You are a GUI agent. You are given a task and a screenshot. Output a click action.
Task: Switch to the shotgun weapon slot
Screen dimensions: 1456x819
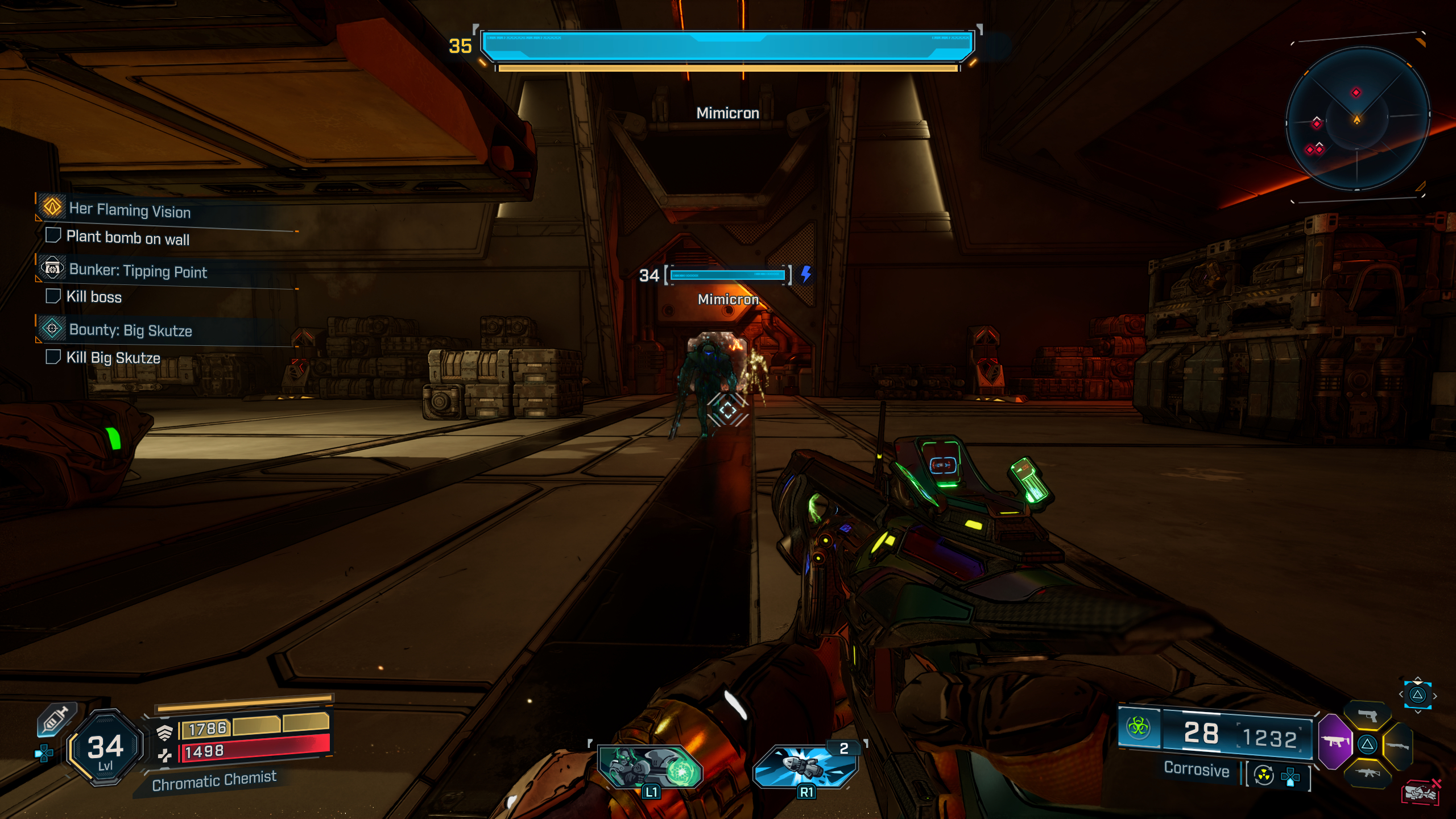pos(1397,745)
